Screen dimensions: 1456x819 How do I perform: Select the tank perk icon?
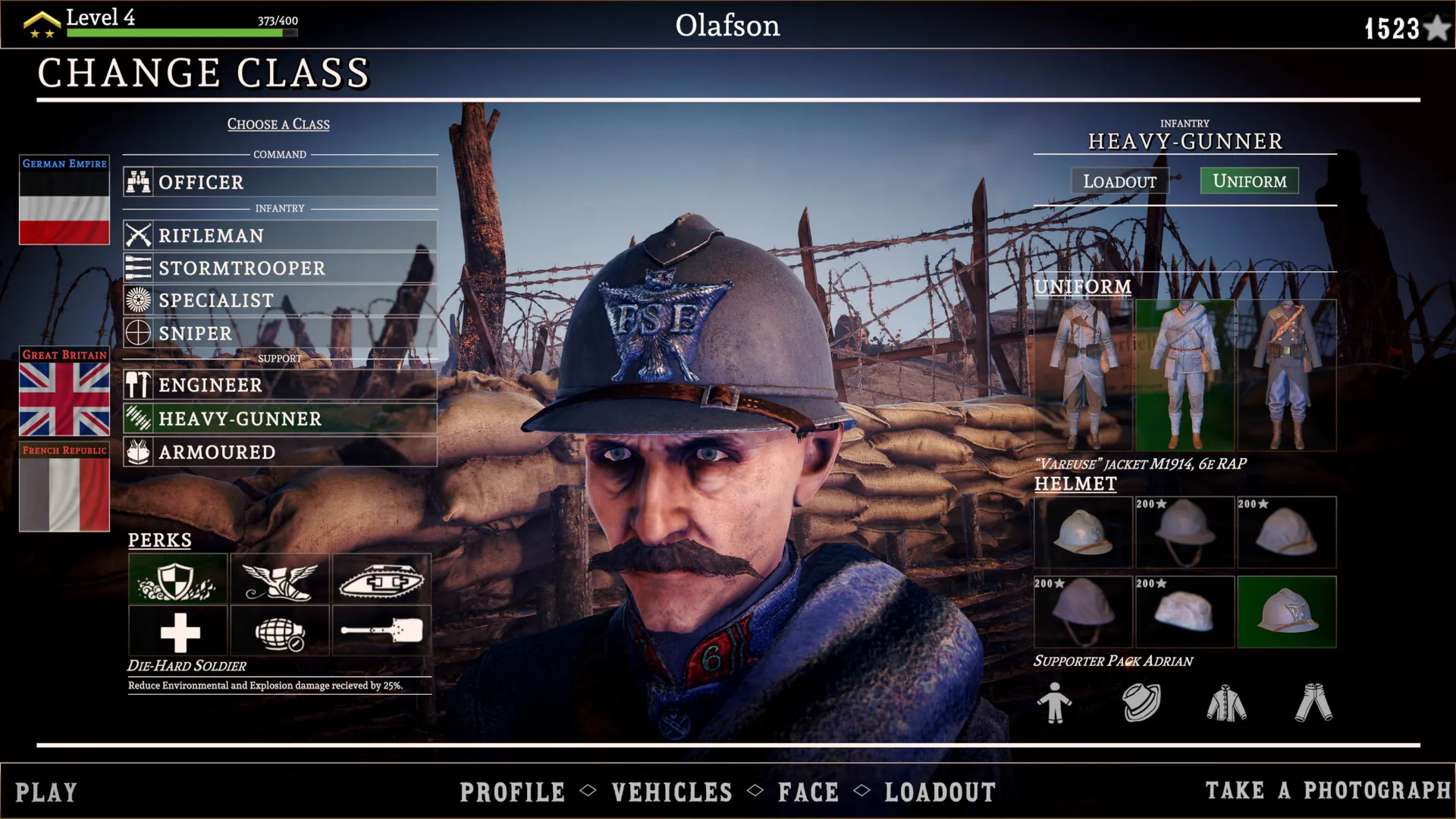click(381, 579)
